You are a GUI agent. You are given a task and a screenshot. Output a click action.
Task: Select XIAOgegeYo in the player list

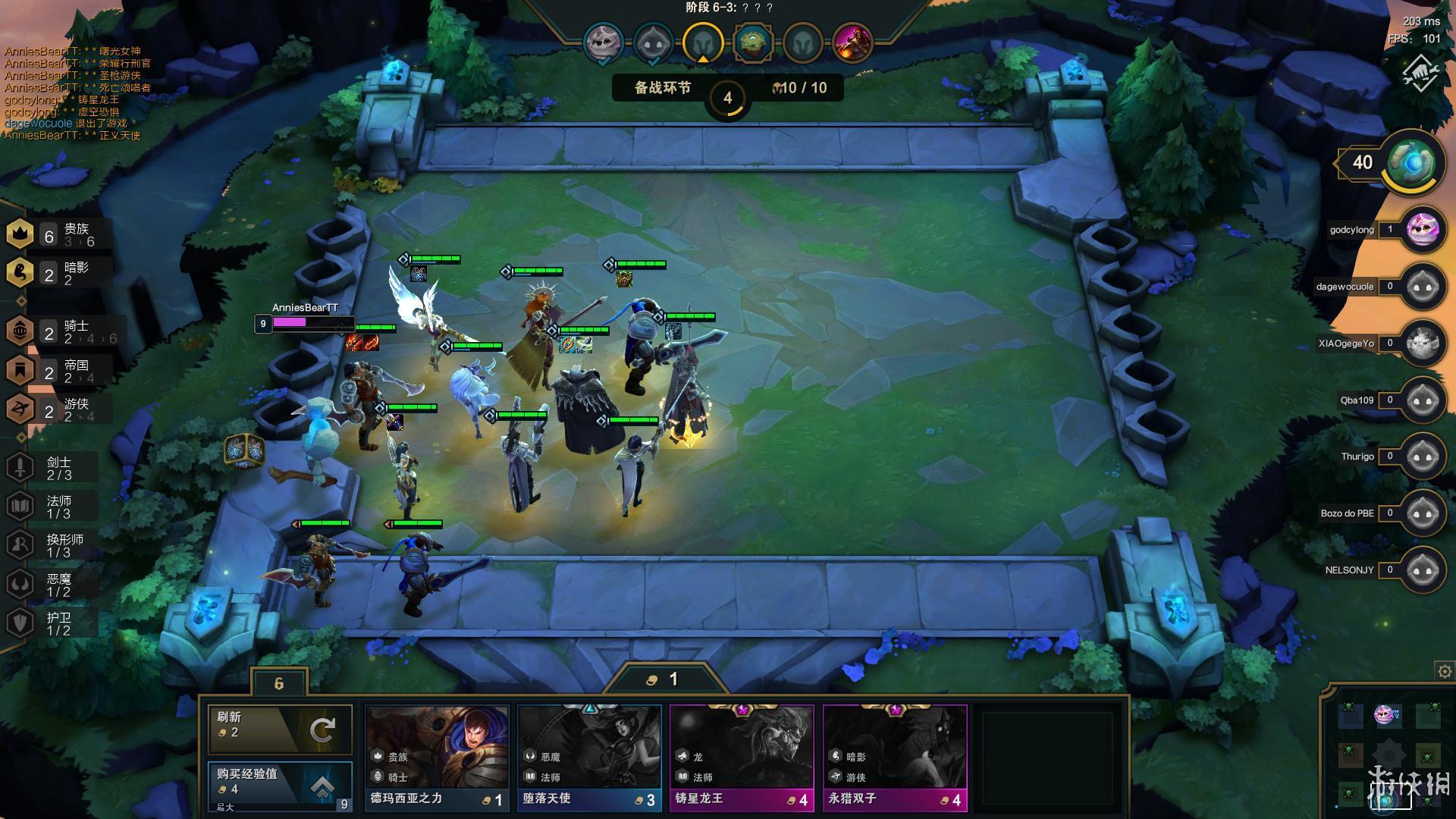tap(1422, 344)
